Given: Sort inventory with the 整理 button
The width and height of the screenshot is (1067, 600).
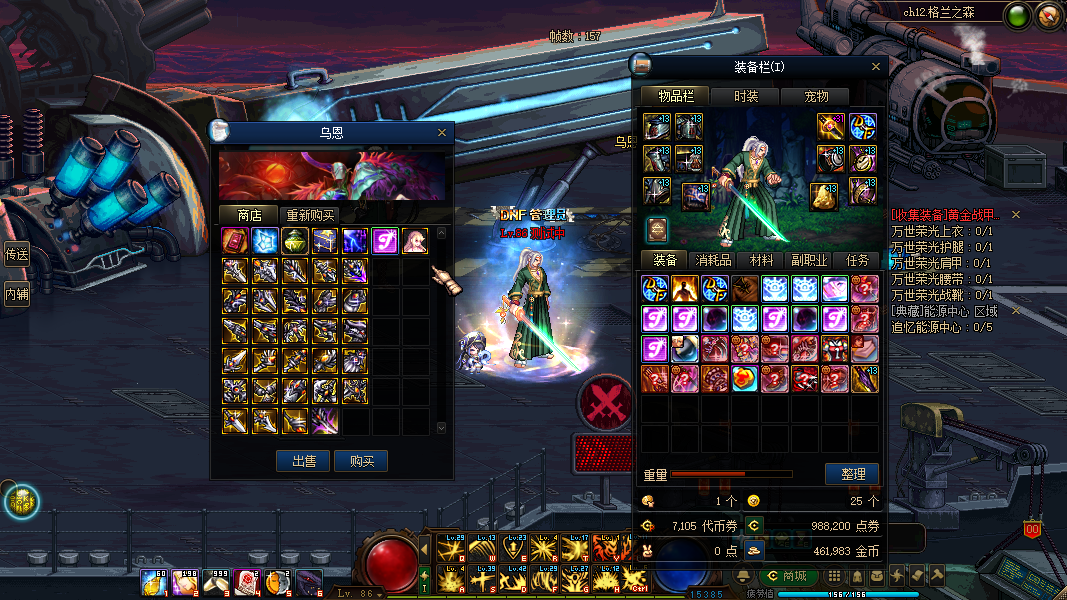Looking at the screenshot, I should pyautogui.click(x=852, y=474).
